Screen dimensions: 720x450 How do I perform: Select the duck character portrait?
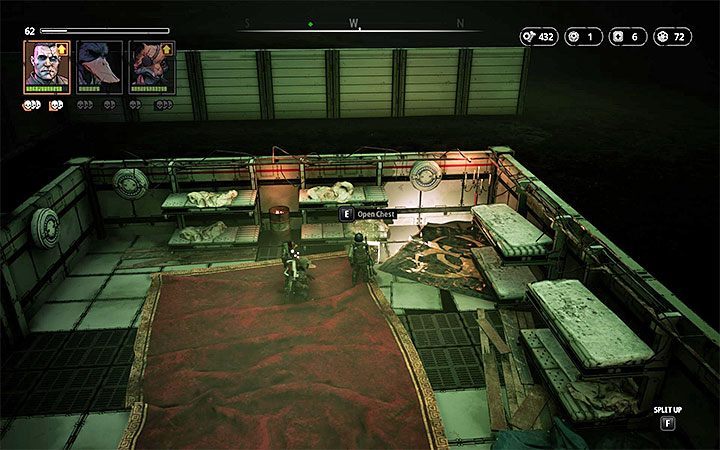[x=99, y=66]
